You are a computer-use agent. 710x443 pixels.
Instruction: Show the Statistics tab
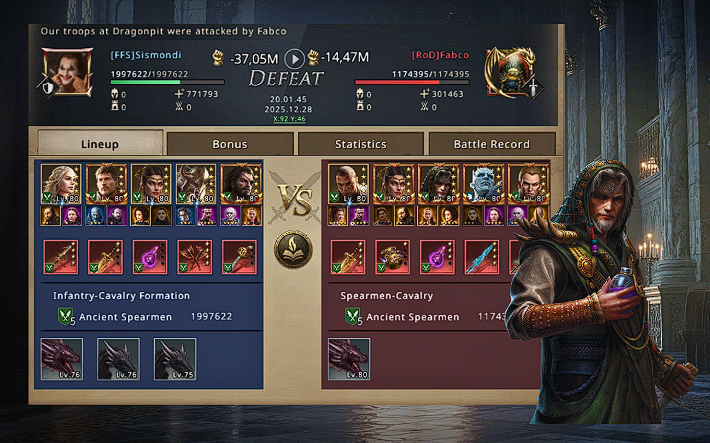click(360, 144)
